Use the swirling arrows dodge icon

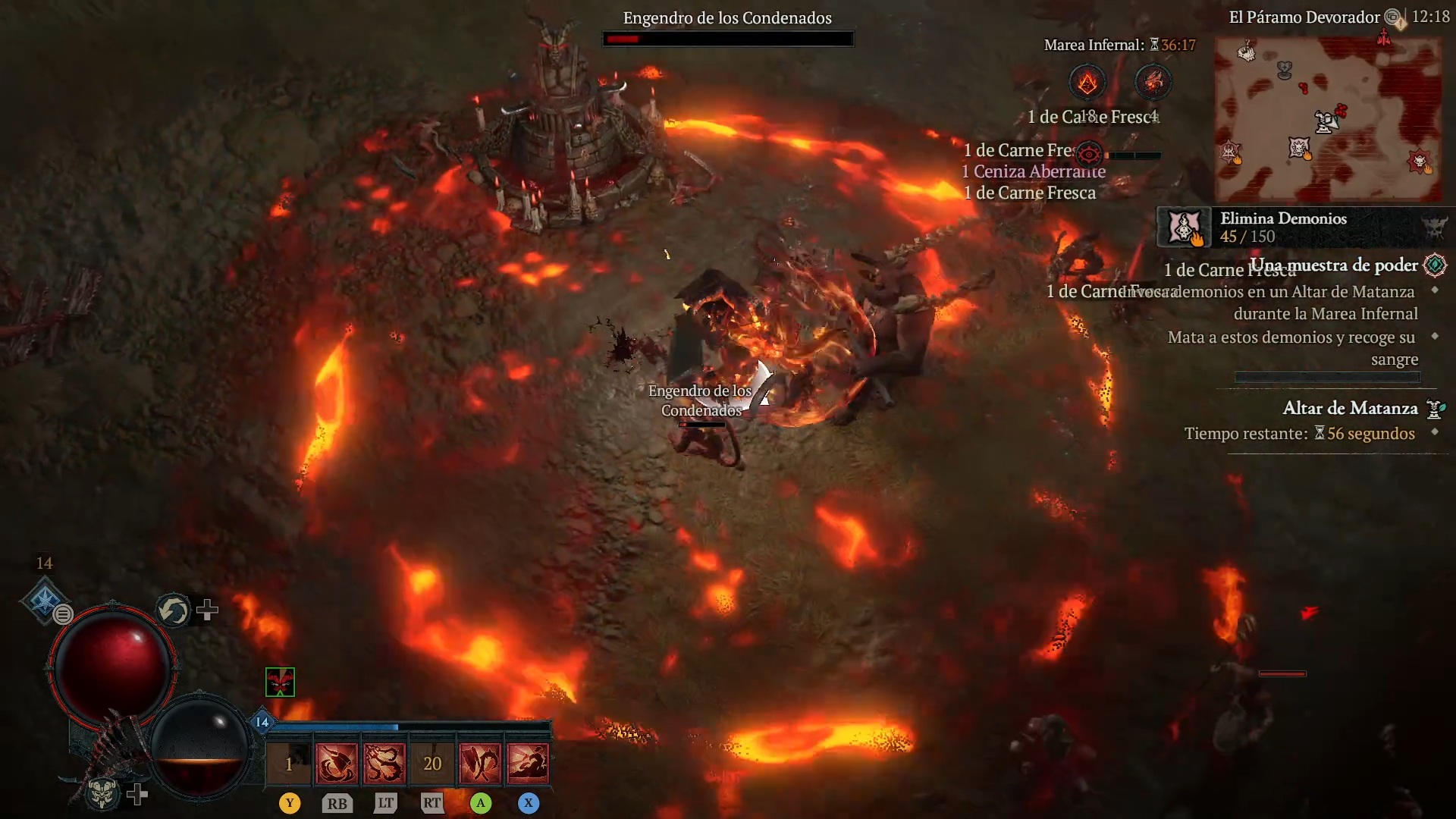[174, 610]
